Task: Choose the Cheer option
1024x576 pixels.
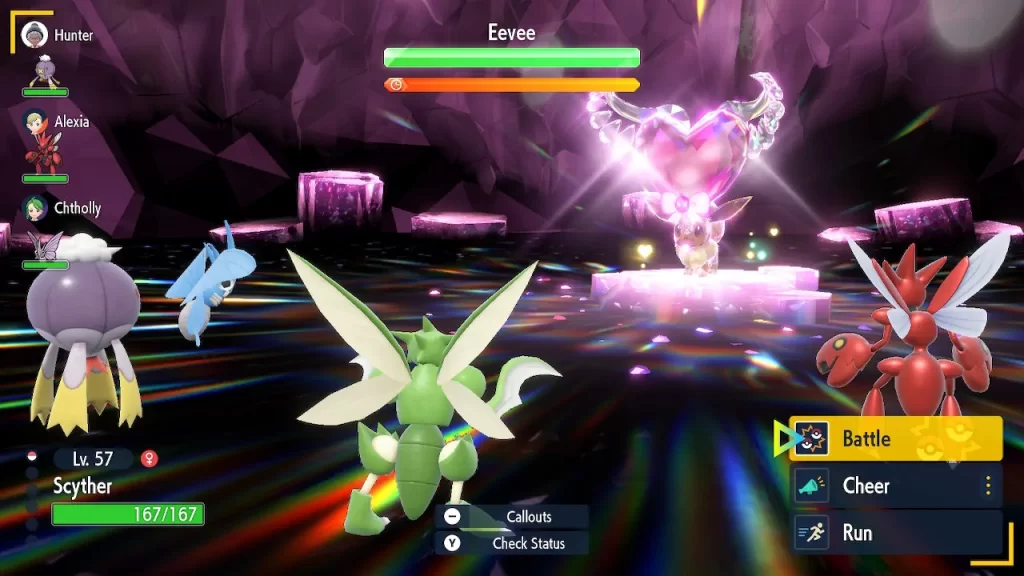Action: [x=895, y=486]
